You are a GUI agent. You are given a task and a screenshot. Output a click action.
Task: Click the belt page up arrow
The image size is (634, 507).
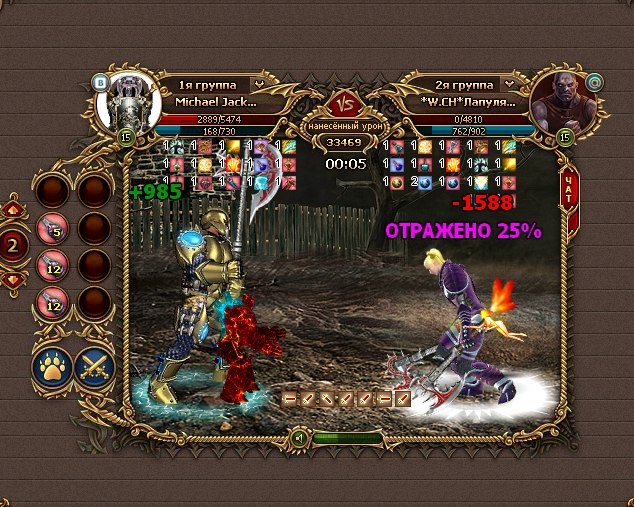point(14,210)
